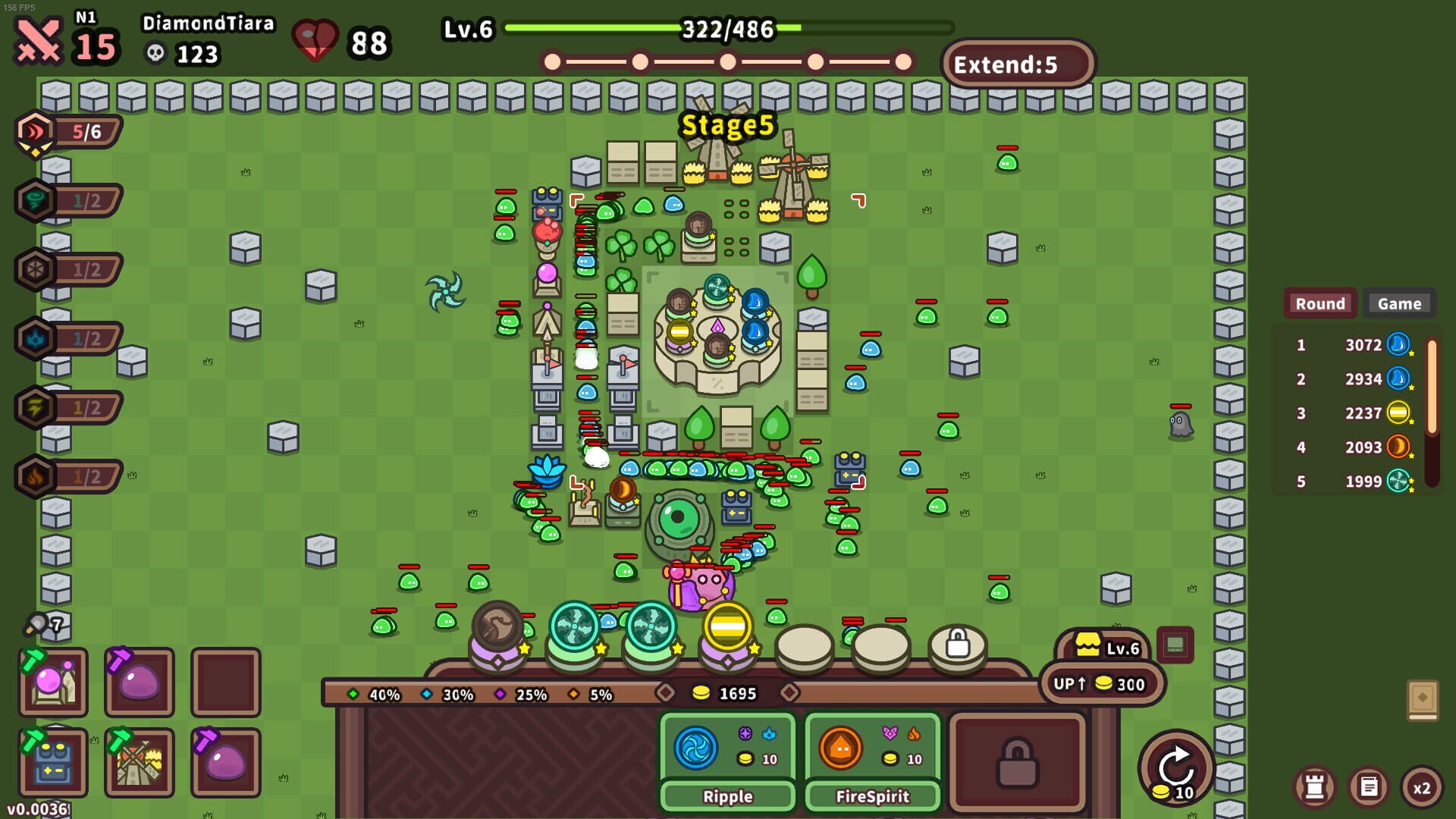
Task: Select the windmill shop item
Action: pyautogui.click(x=139, y=761)
